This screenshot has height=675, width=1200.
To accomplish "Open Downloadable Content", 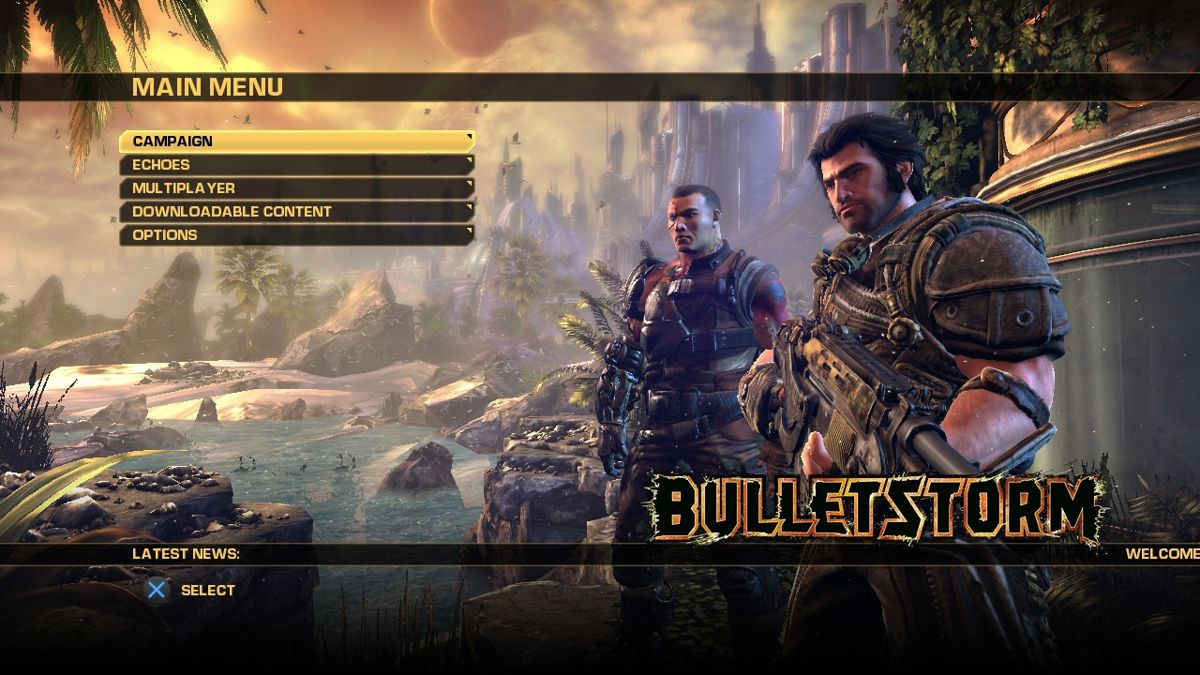I will click(x=296, y=212).
